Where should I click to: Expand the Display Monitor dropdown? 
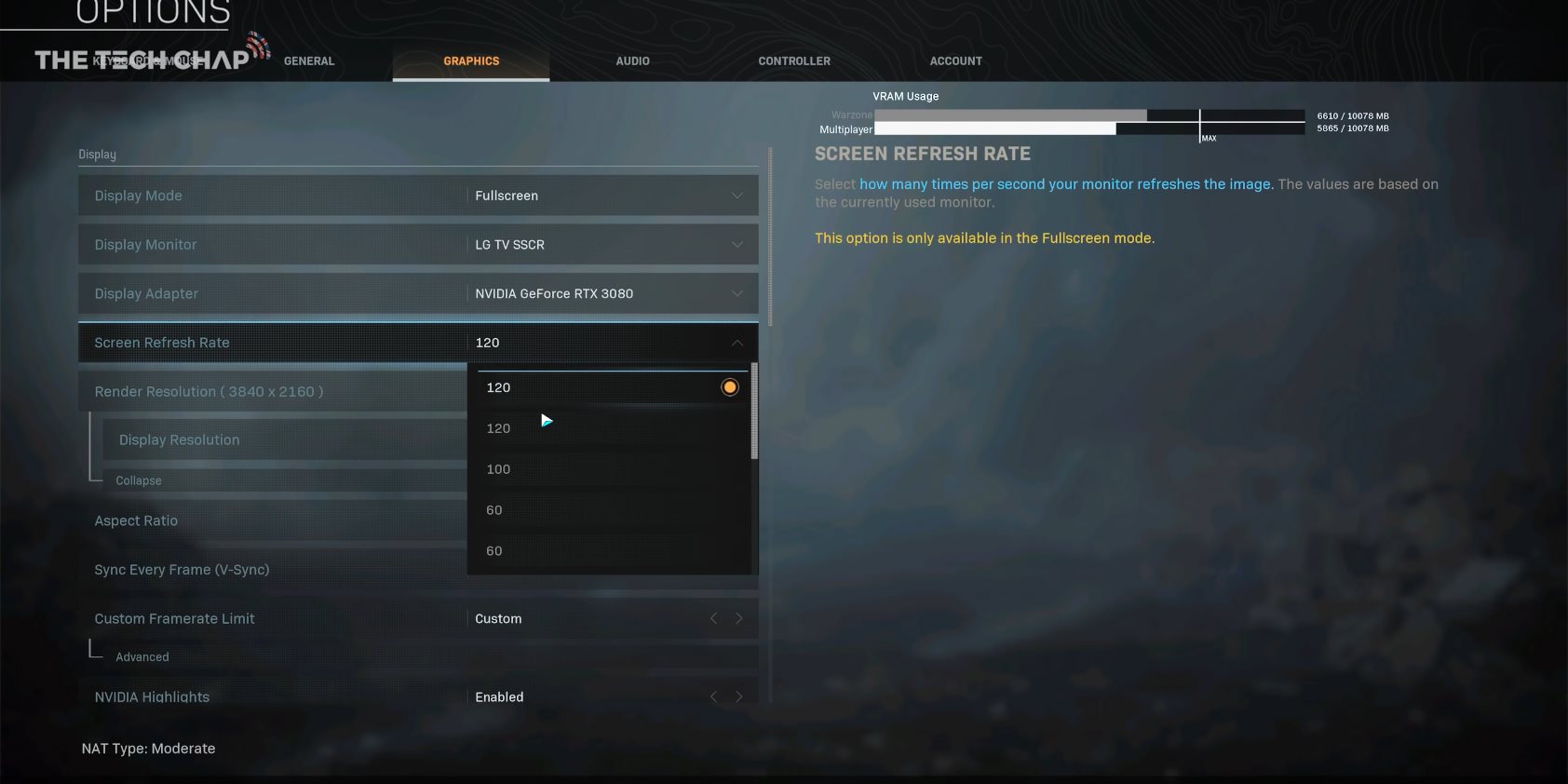coord(612,245)
